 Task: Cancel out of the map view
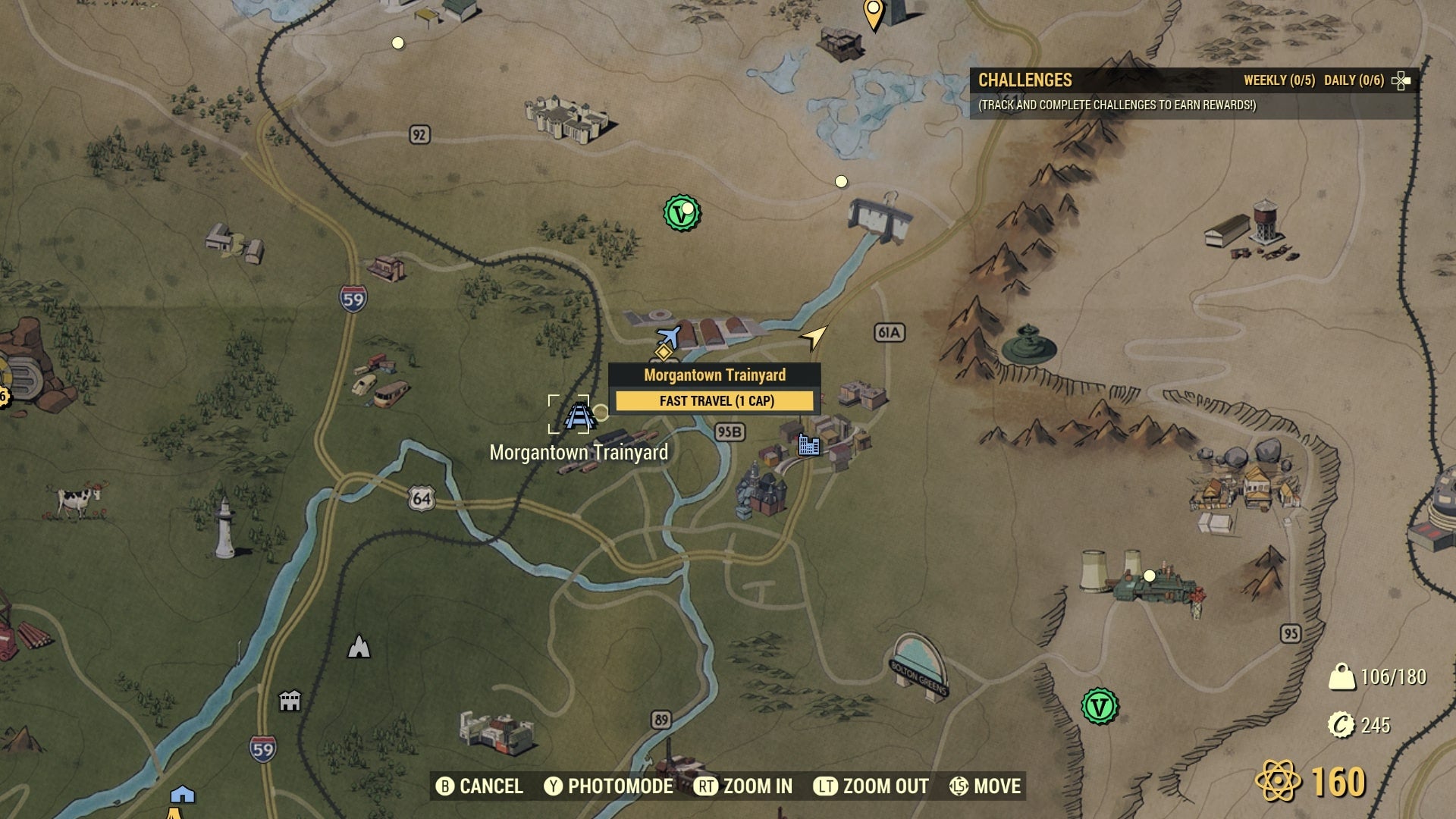point(479,786)
